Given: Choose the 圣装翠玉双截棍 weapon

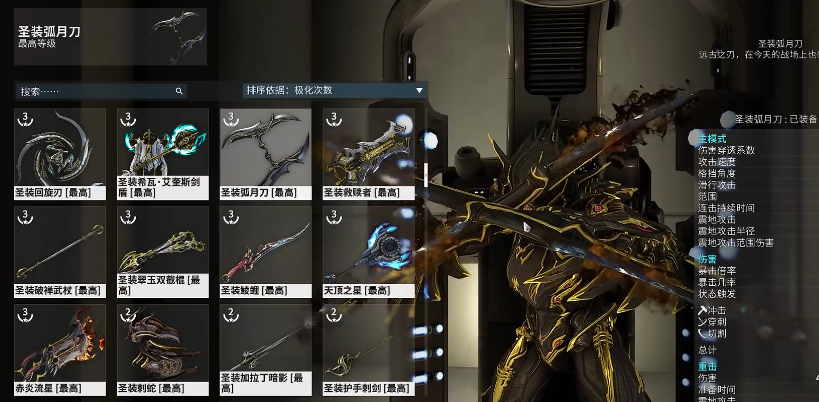Looking at the screenshot, I should [x=162, y=250].
